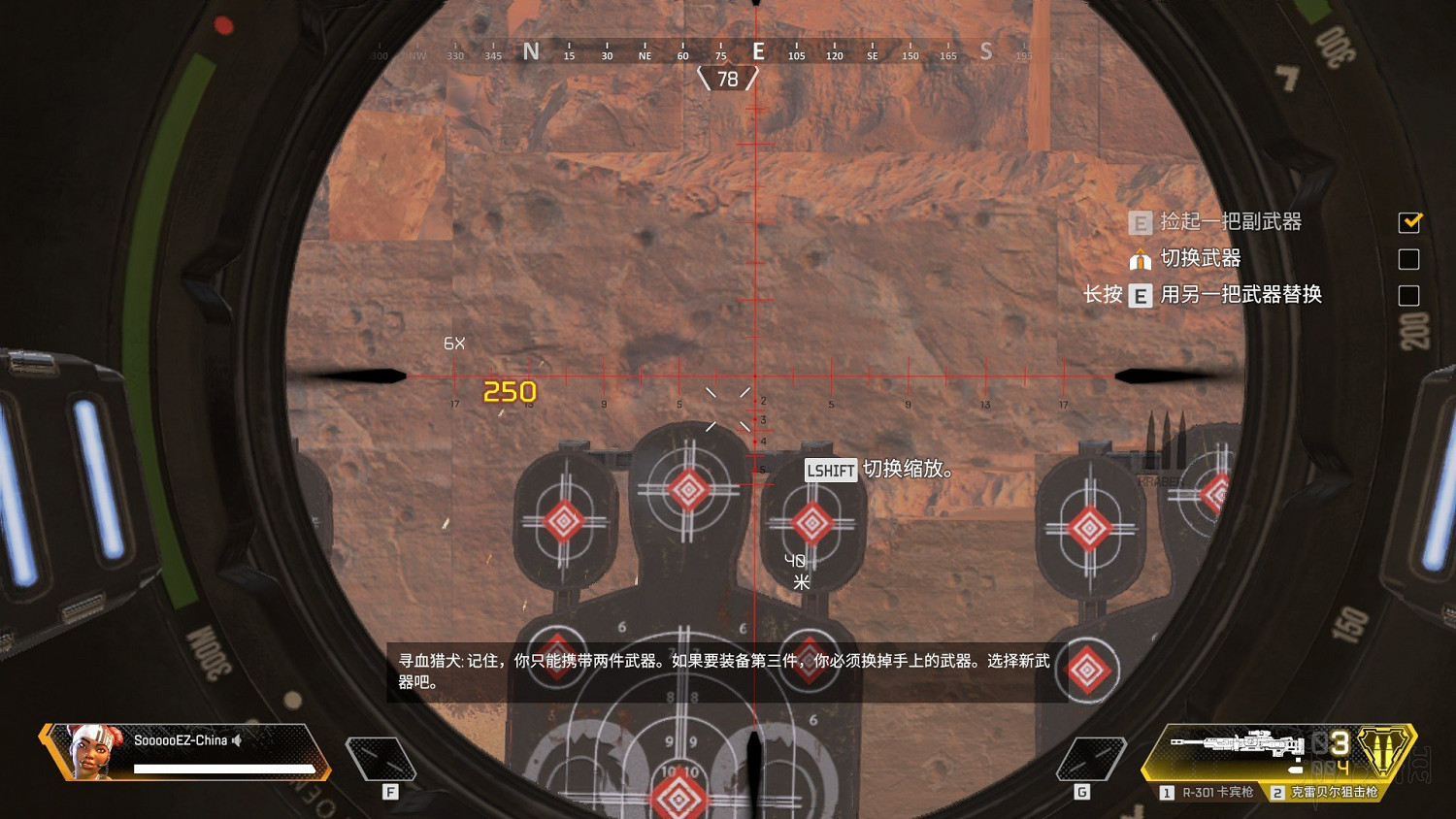Click the player name SooooEZ-China
The height and width of the screenshot is (819, 1456).
point(180,739)
